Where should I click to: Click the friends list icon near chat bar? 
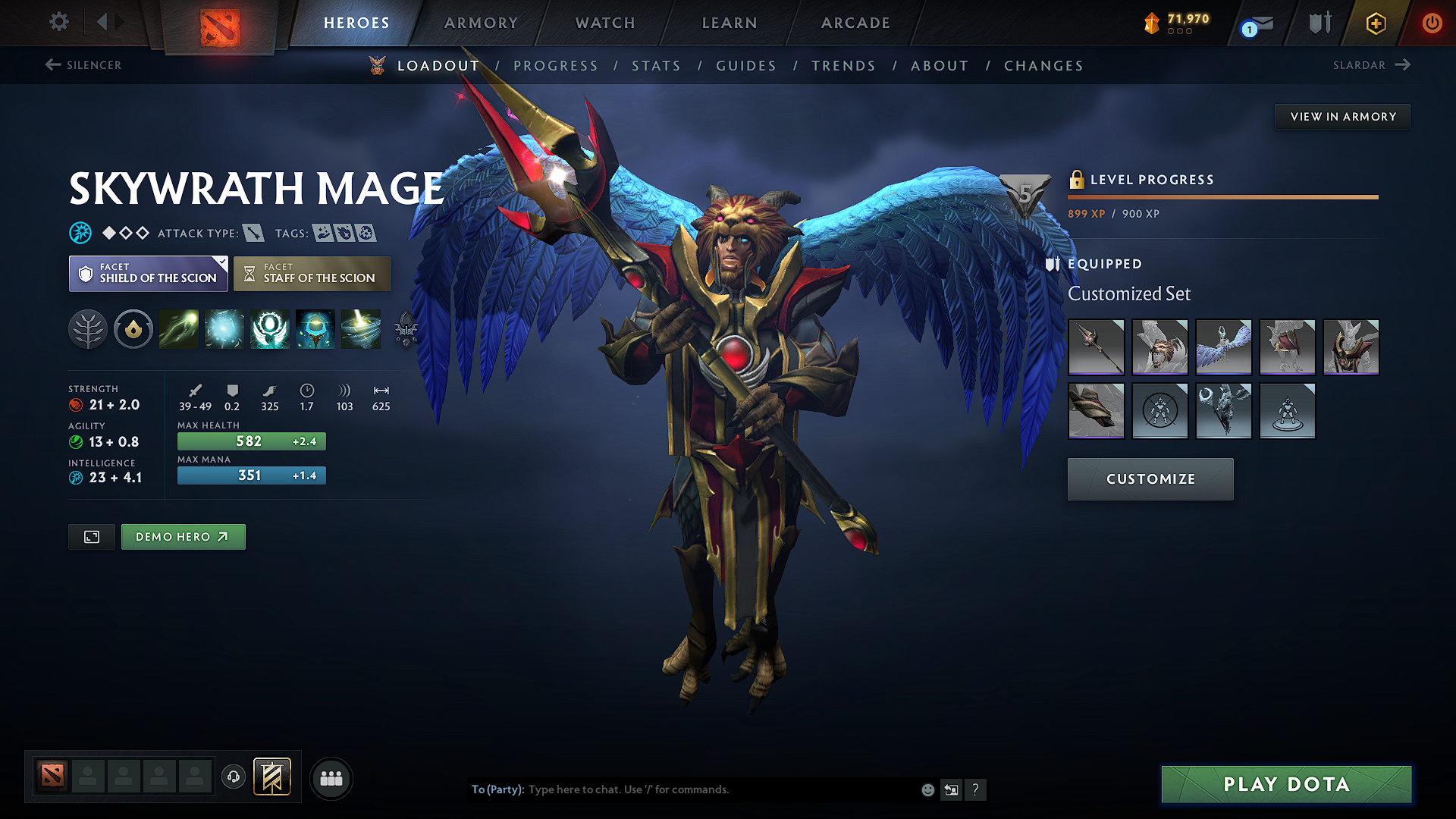point(331,778)
